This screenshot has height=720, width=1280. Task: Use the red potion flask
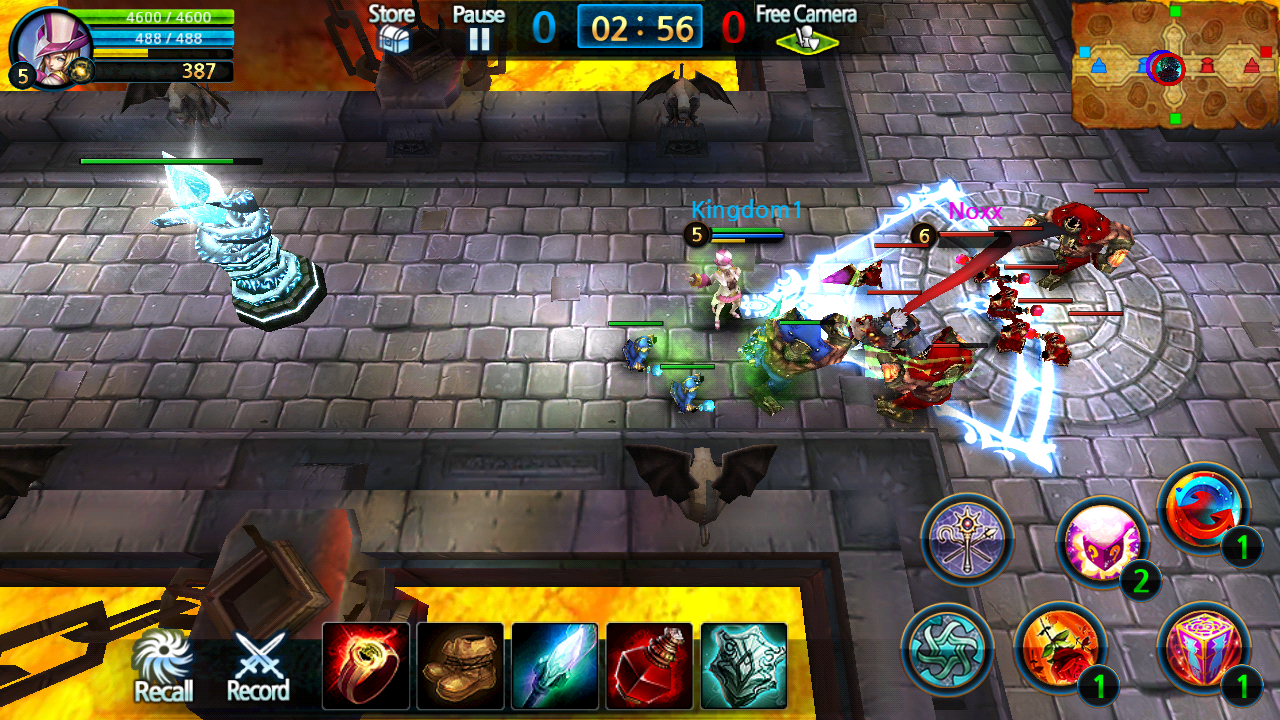pos(649,664)
